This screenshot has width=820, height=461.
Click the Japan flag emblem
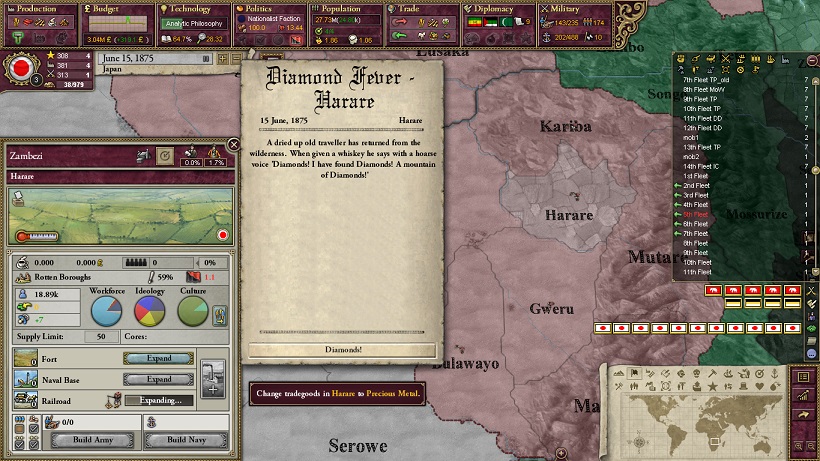[x=19, y=69]
